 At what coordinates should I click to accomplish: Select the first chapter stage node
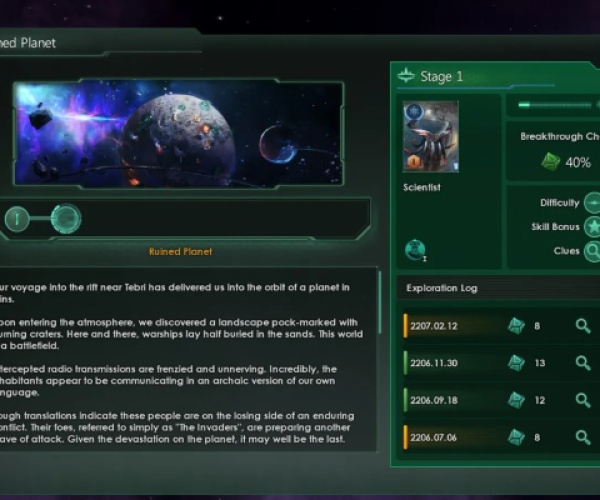pos(18,218)
